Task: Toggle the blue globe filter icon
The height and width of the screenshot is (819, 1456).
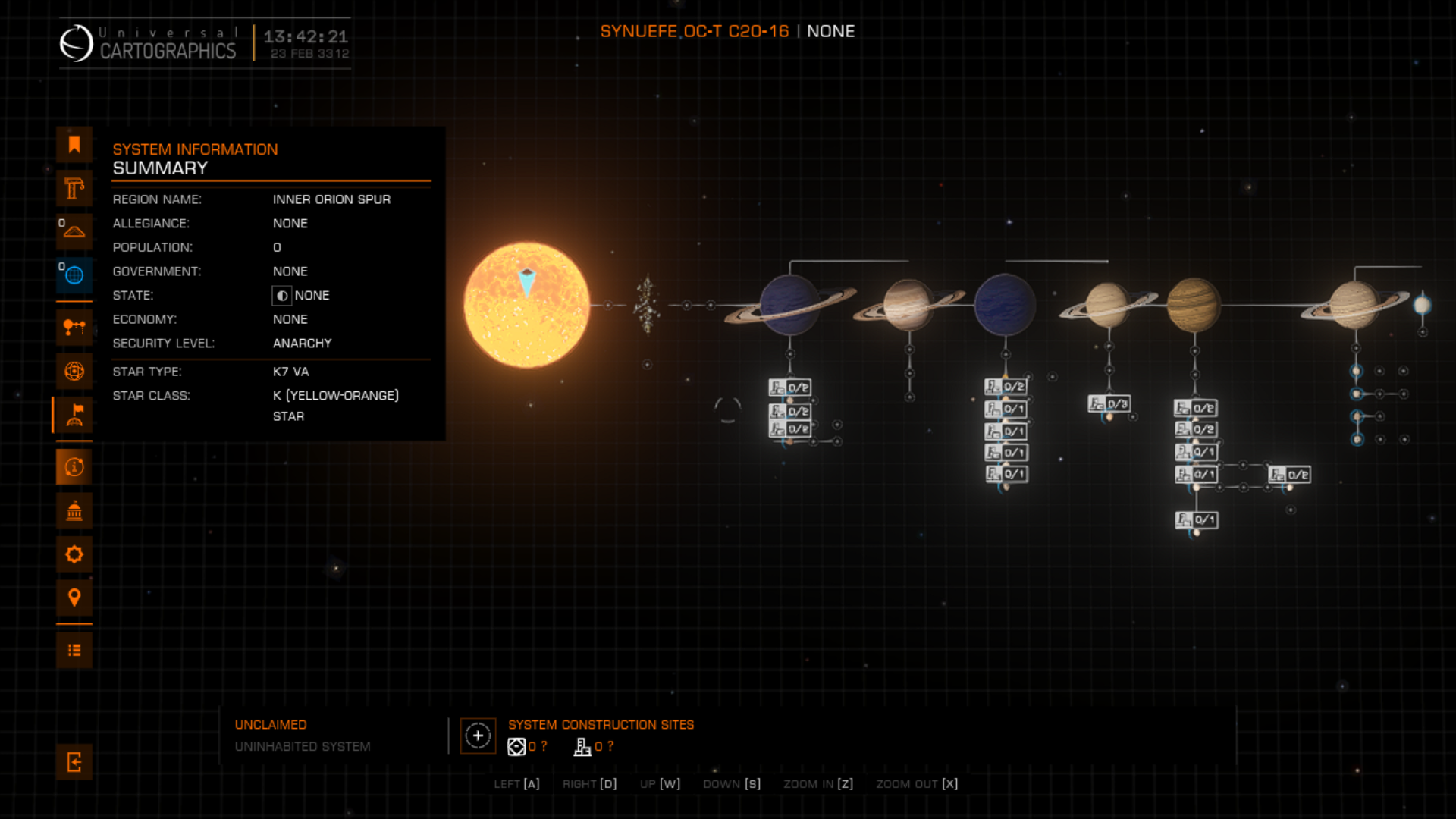Action: click(x=74, y=275)
